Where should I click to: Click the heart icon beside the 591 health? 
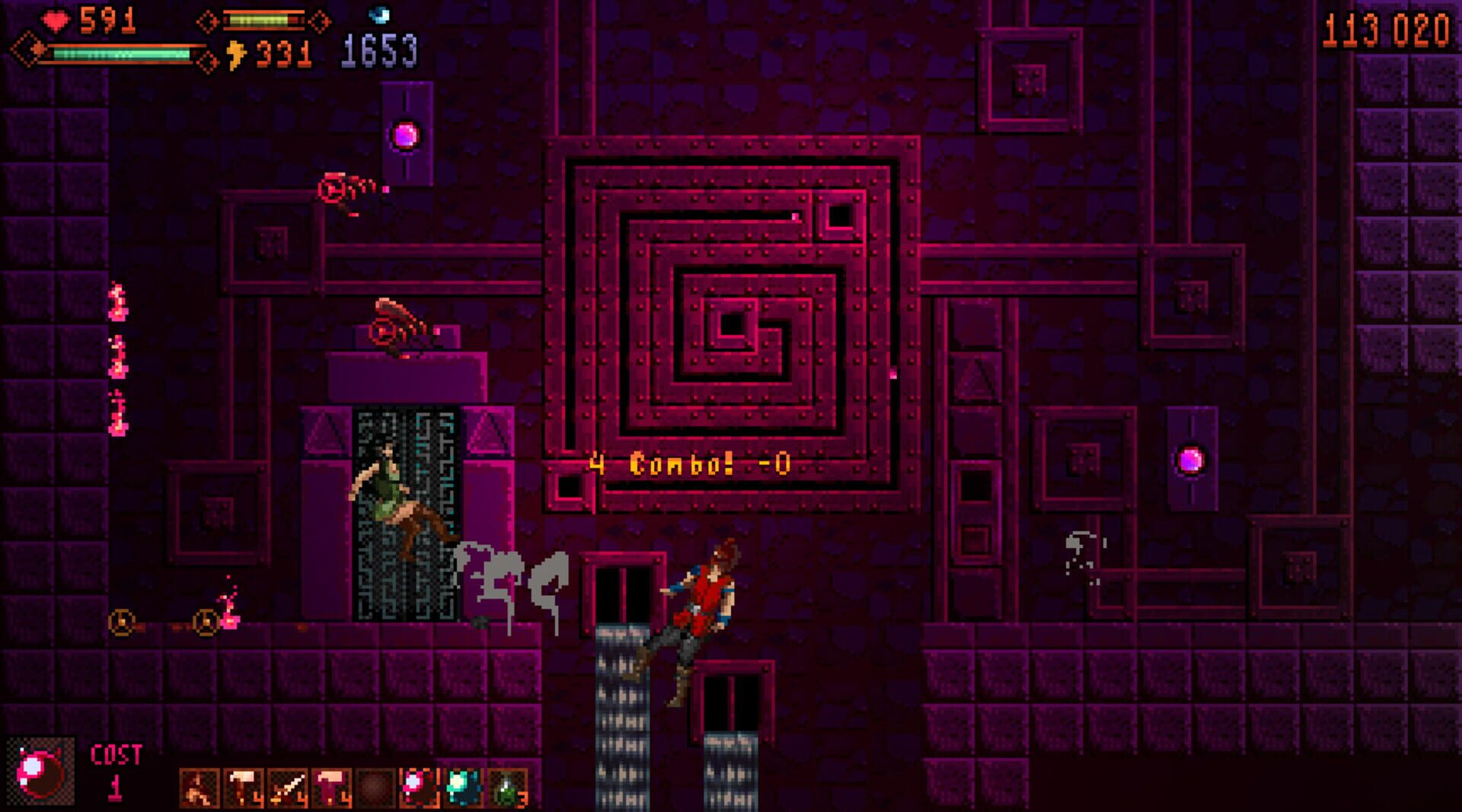(55, 21)
